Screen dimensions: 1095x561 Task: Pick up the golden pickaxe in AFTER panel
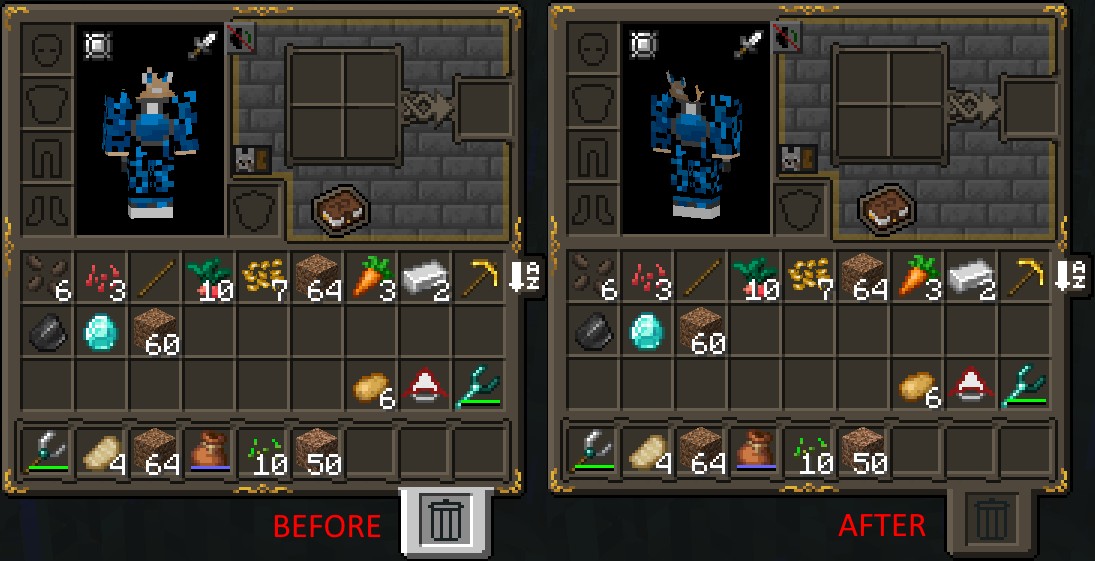click(x=1023, y=277)
